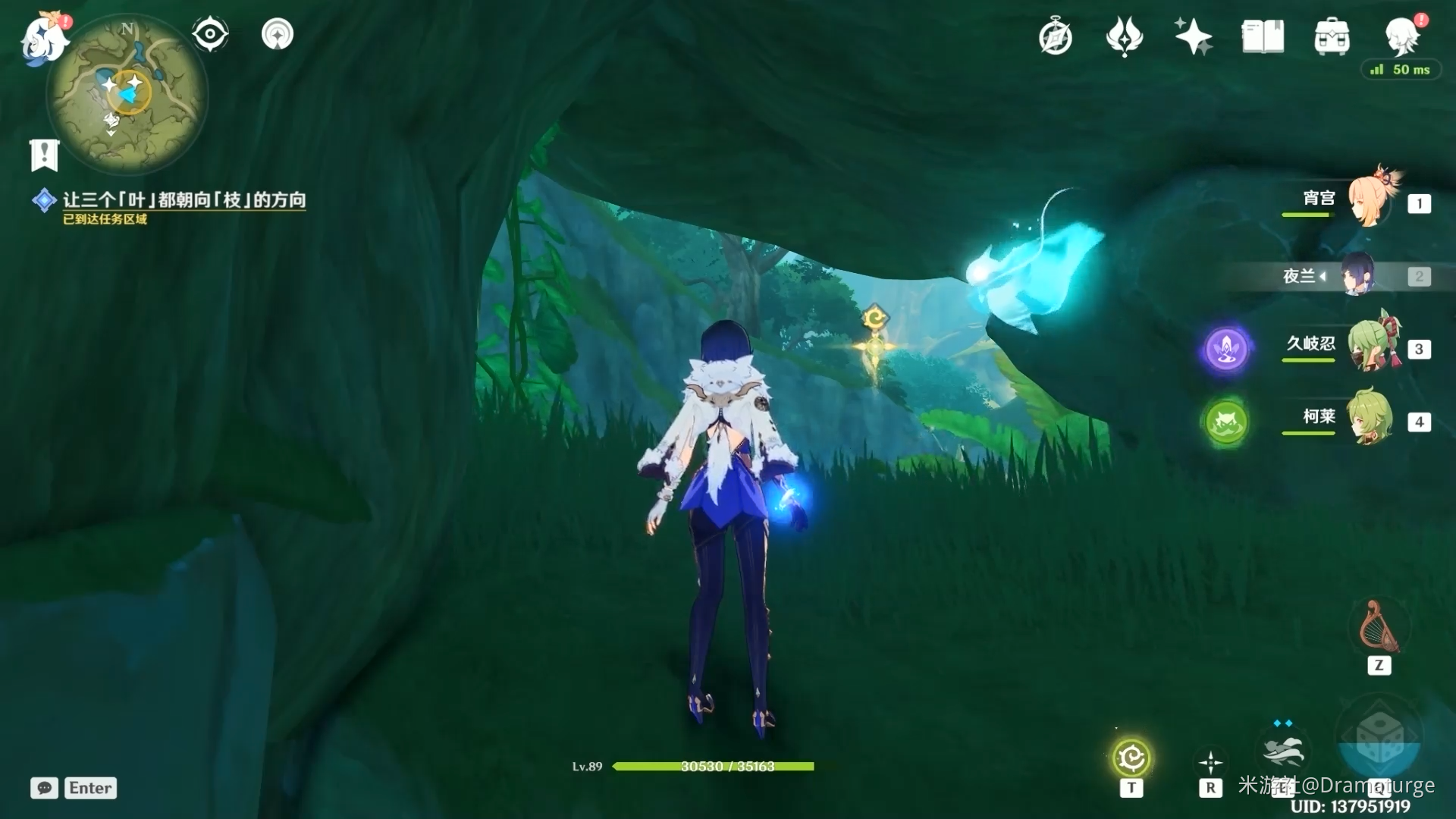The image size is (1456, 819).
Task: Open the chat speech bubble
Action: click(x=44, y=788)
